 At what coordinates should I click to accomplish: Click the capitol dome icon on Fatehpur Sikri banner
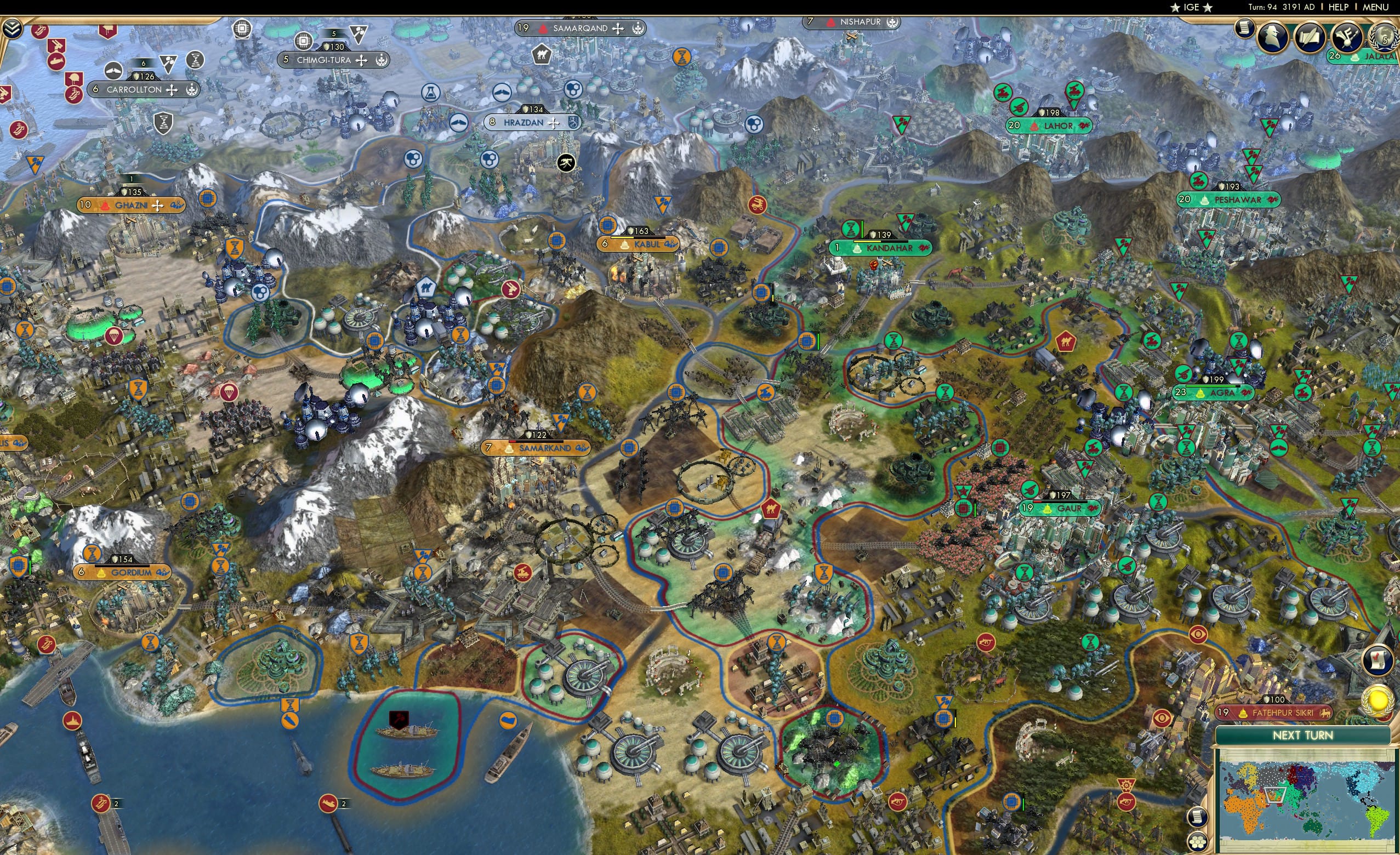click(x=1243, y=714)
